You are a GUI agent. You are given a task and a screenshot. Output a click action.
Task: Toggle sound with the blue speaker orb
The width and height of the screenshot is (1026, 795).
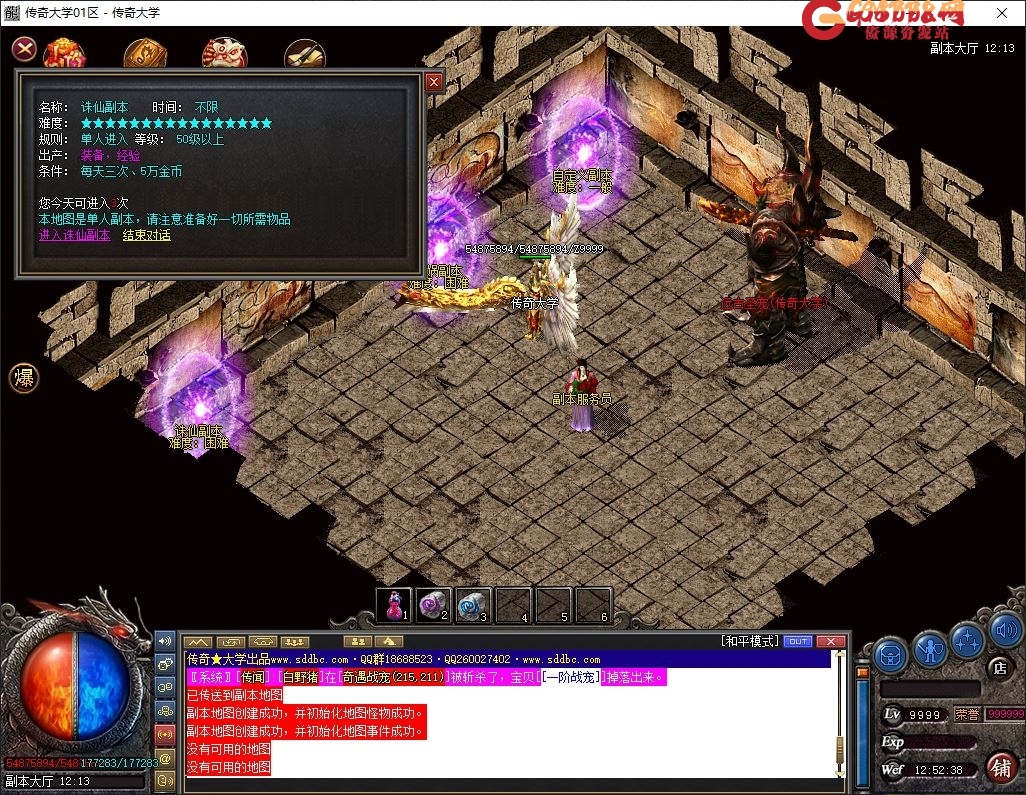click(1005, 631)
